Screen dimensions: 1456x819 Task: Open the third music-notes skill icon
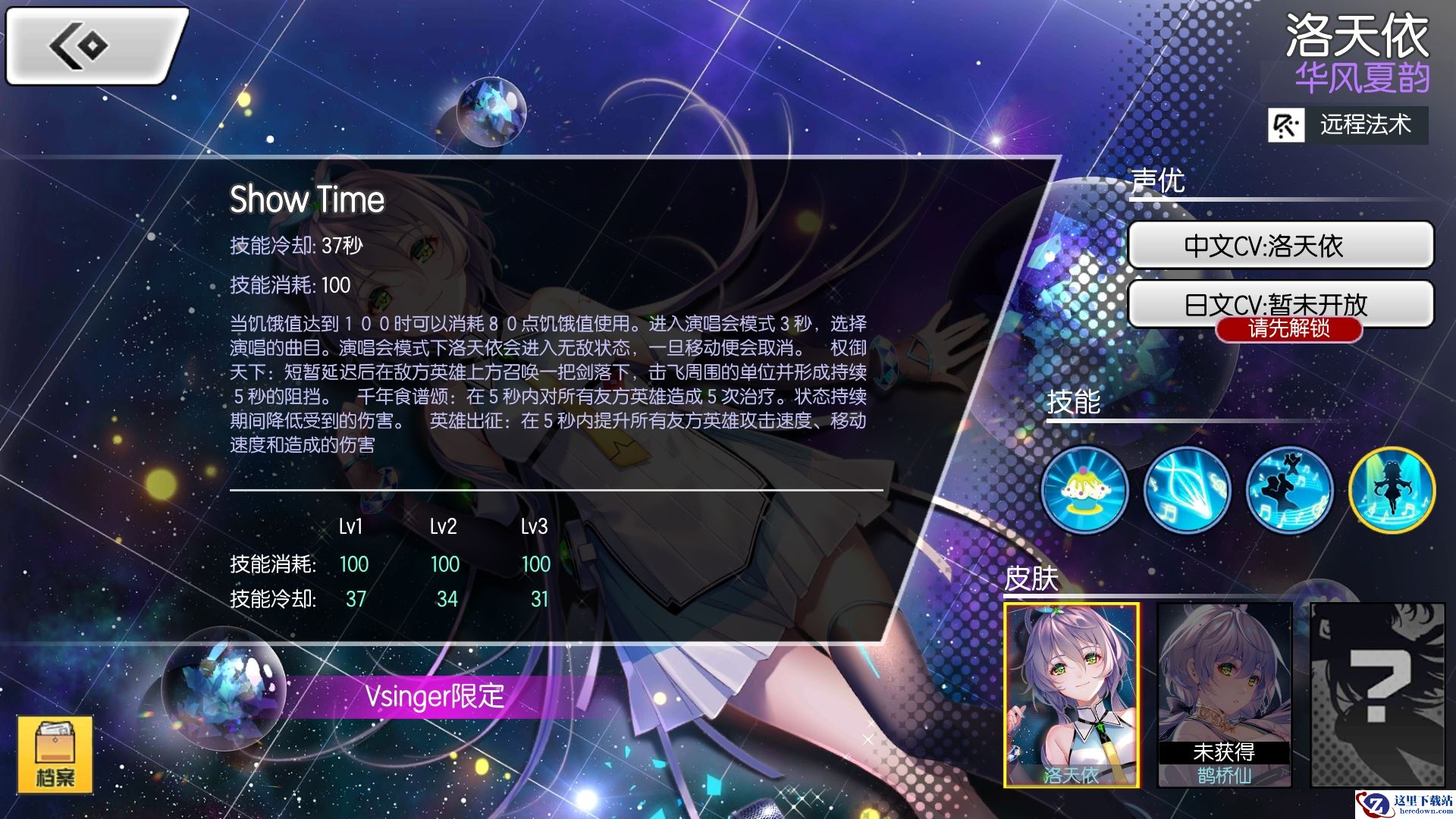1288,491
